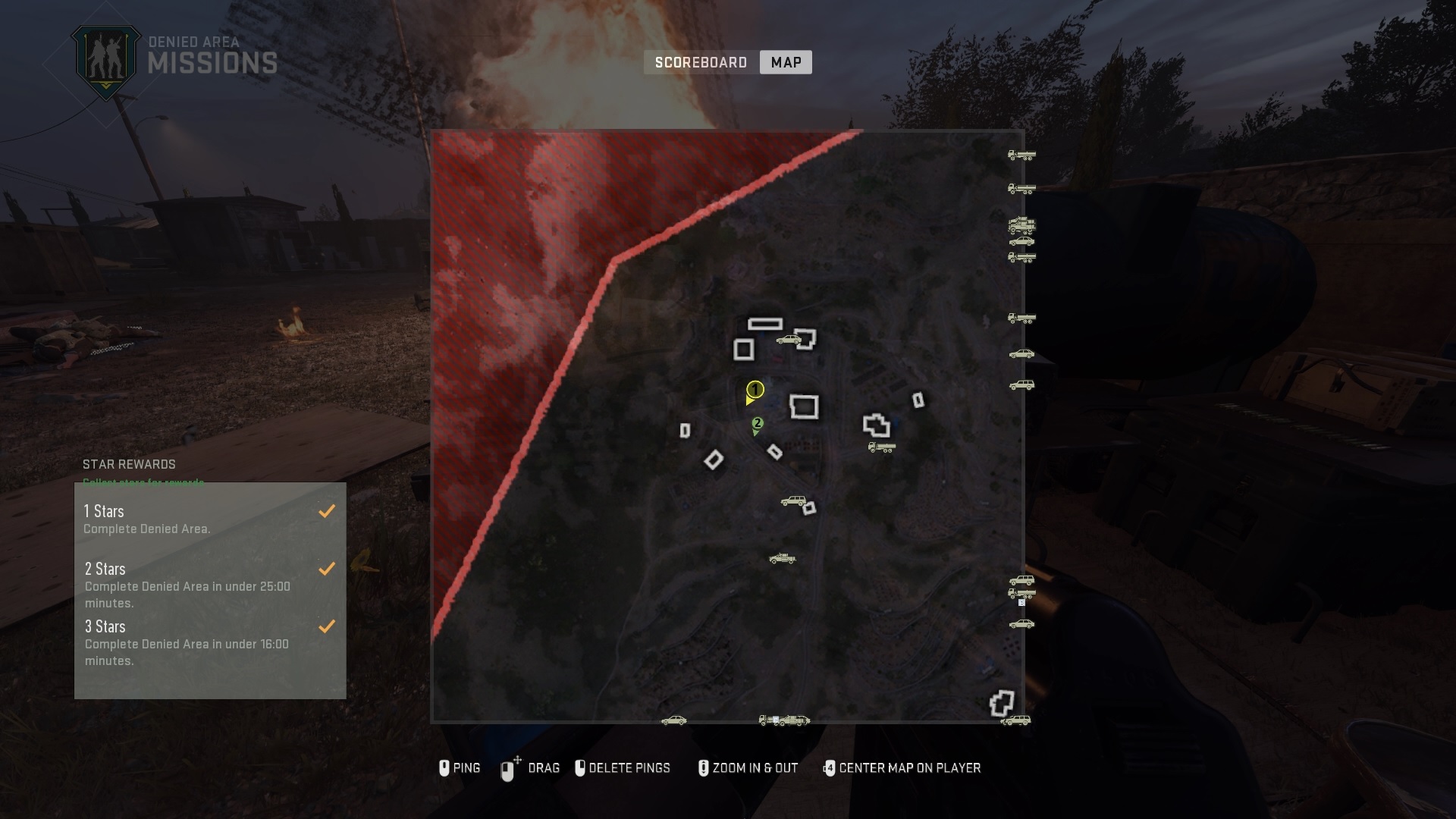1456x819 pixels.
Task: Select the Map tab
Action: click(785, 62)
